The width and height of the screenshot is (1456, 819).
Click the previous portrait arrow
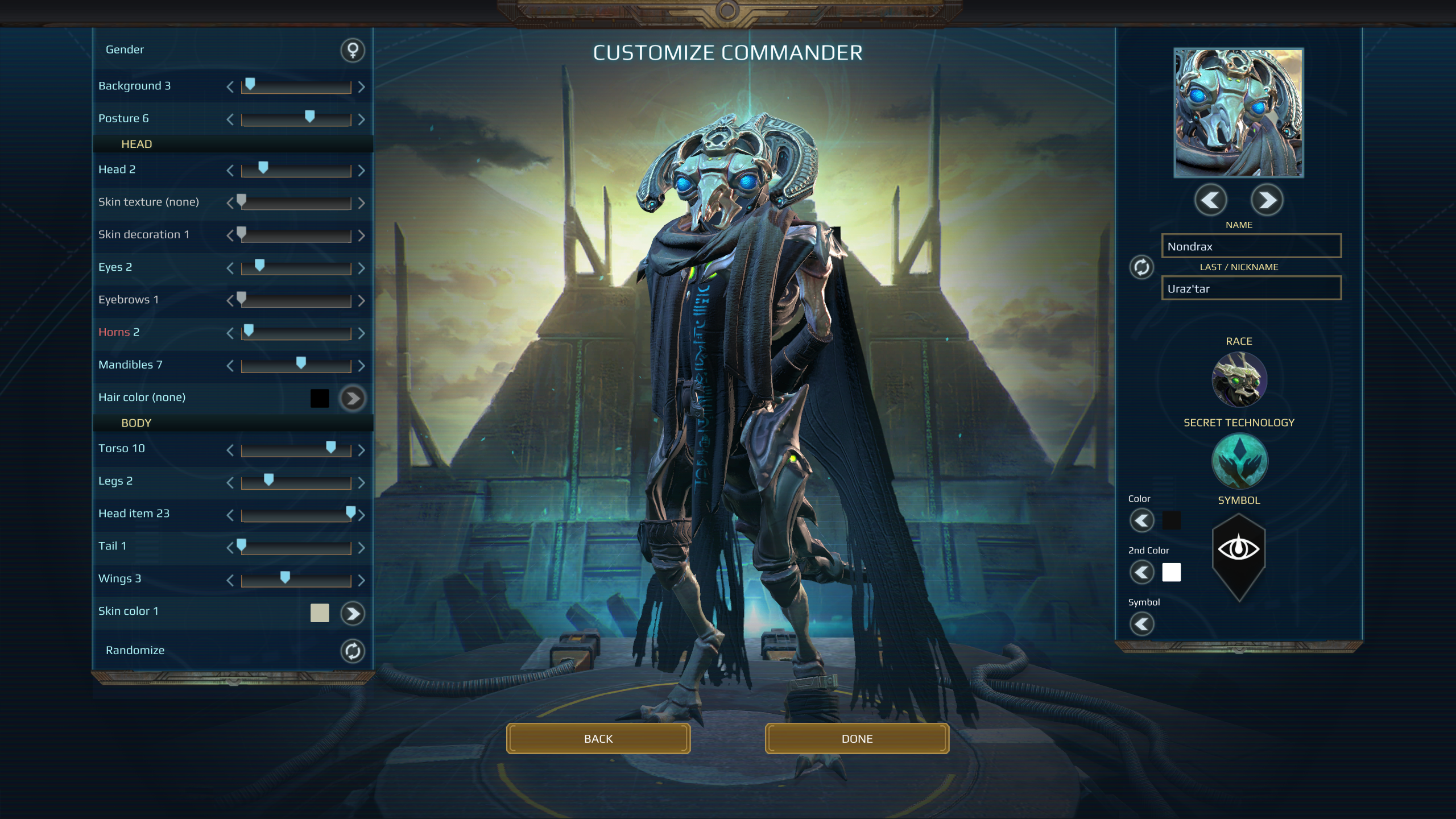pos(1211,200)
